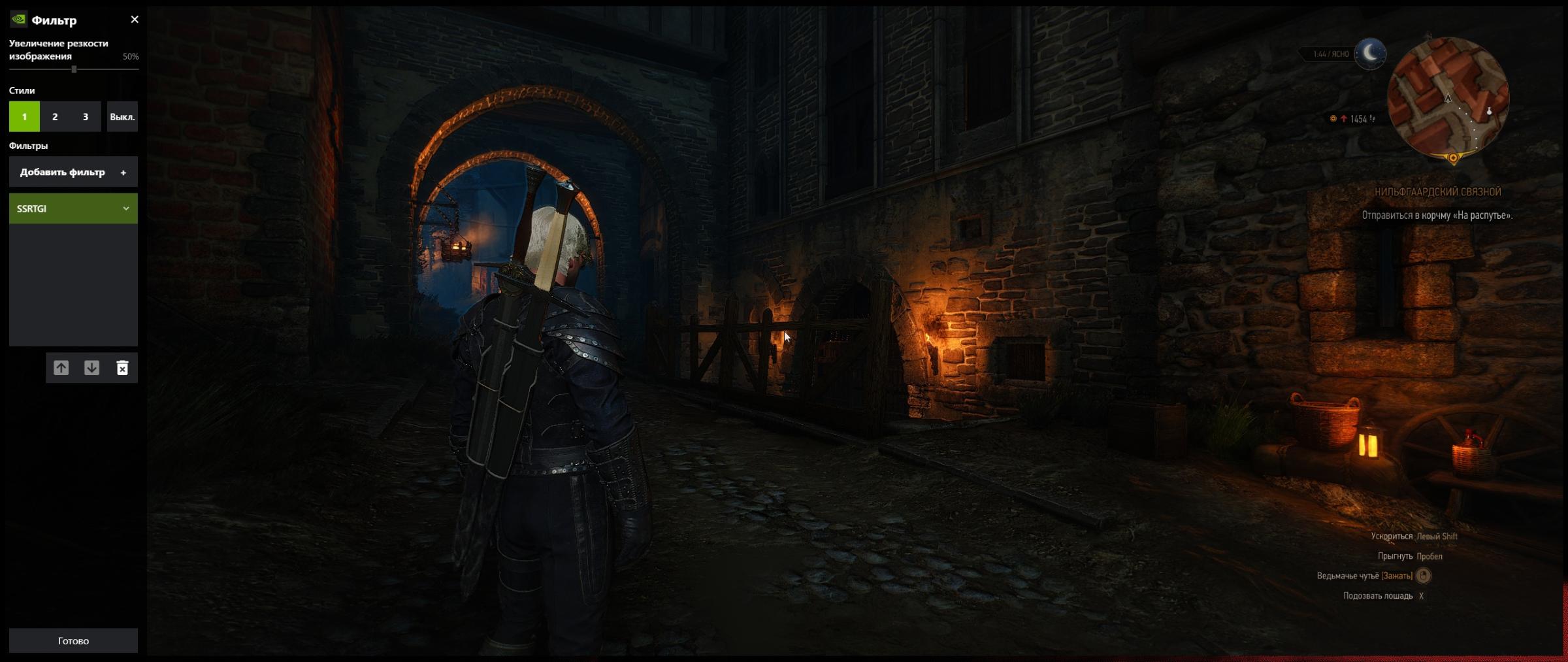Click Добавить фильтр to add a filter

[x=73, y=173]
